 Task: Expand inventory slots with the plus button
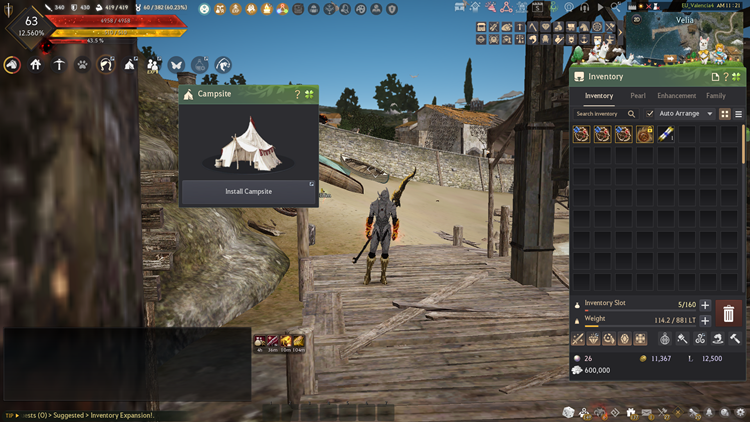(705, 305)
